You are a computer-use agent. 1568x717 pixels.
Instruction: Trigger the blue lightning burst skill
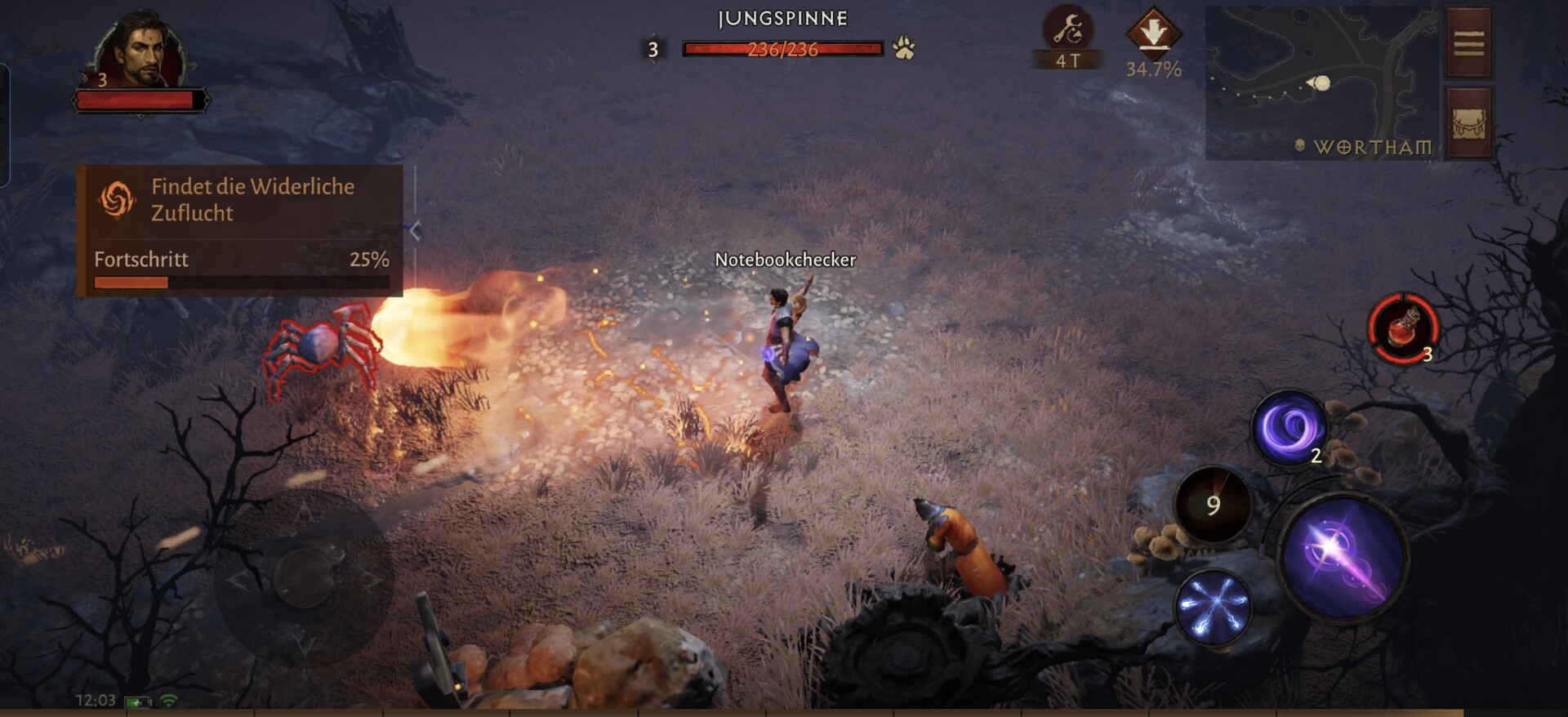click(x=1214, y=608)
